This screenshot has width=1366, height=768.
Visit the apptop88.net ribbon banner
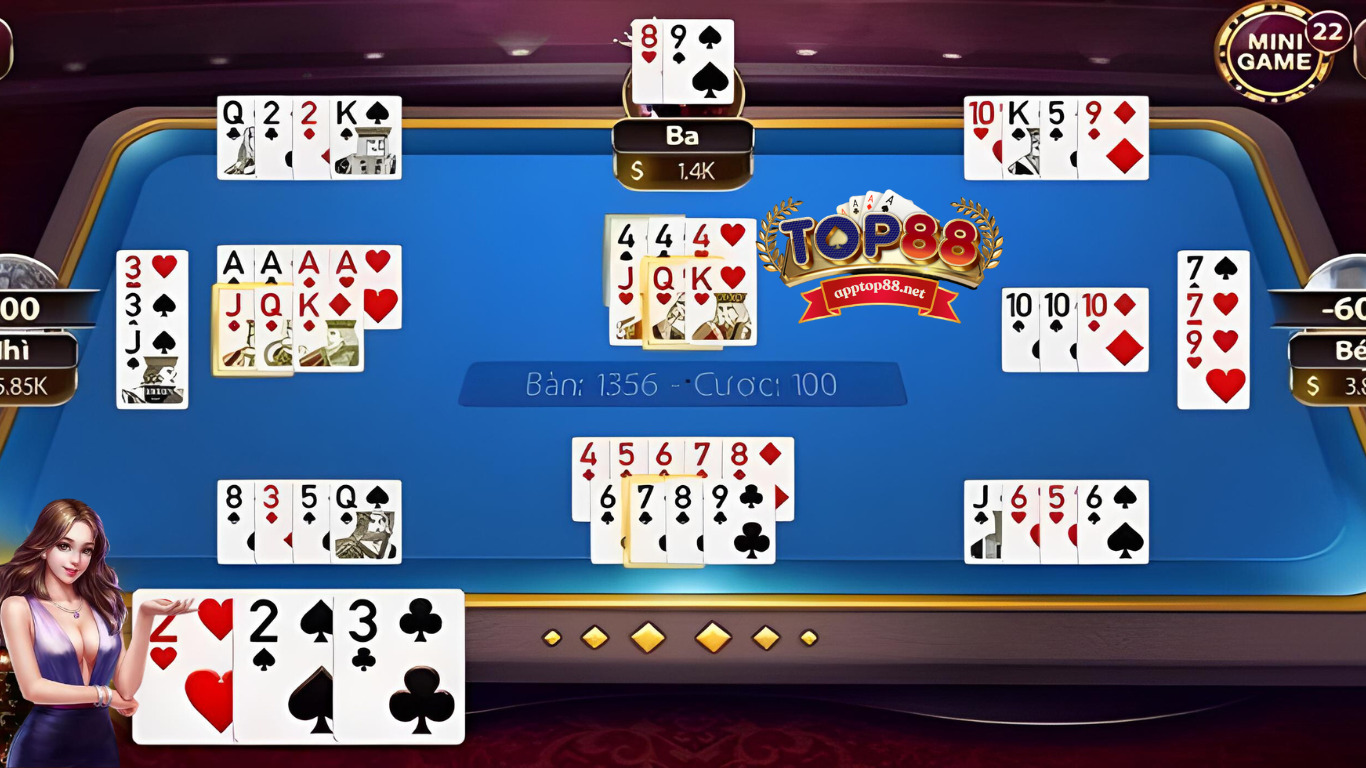click(877, 294)
